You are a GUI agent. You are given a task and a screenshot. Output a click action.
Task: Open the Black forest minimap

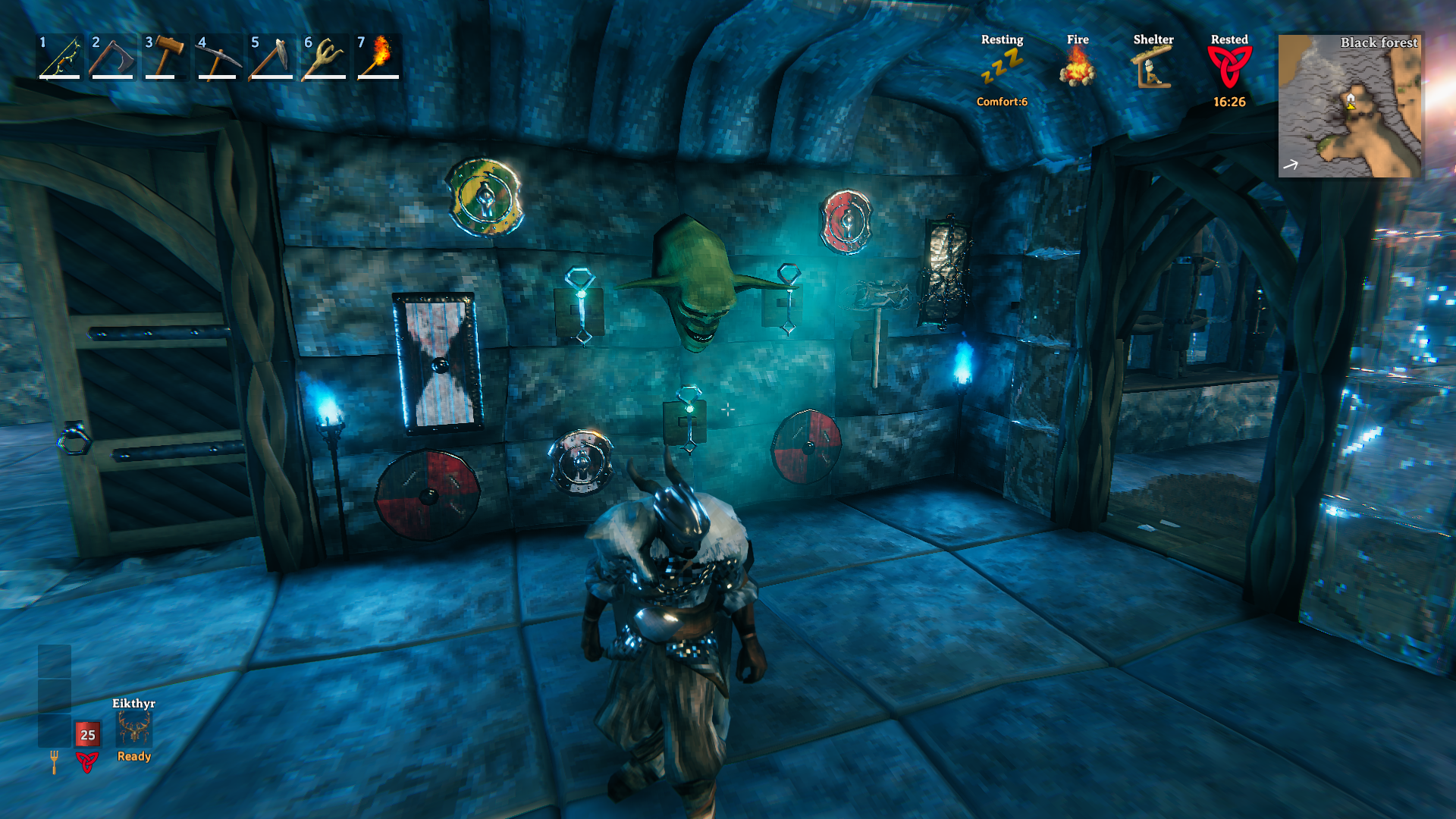click(1351, 105)
